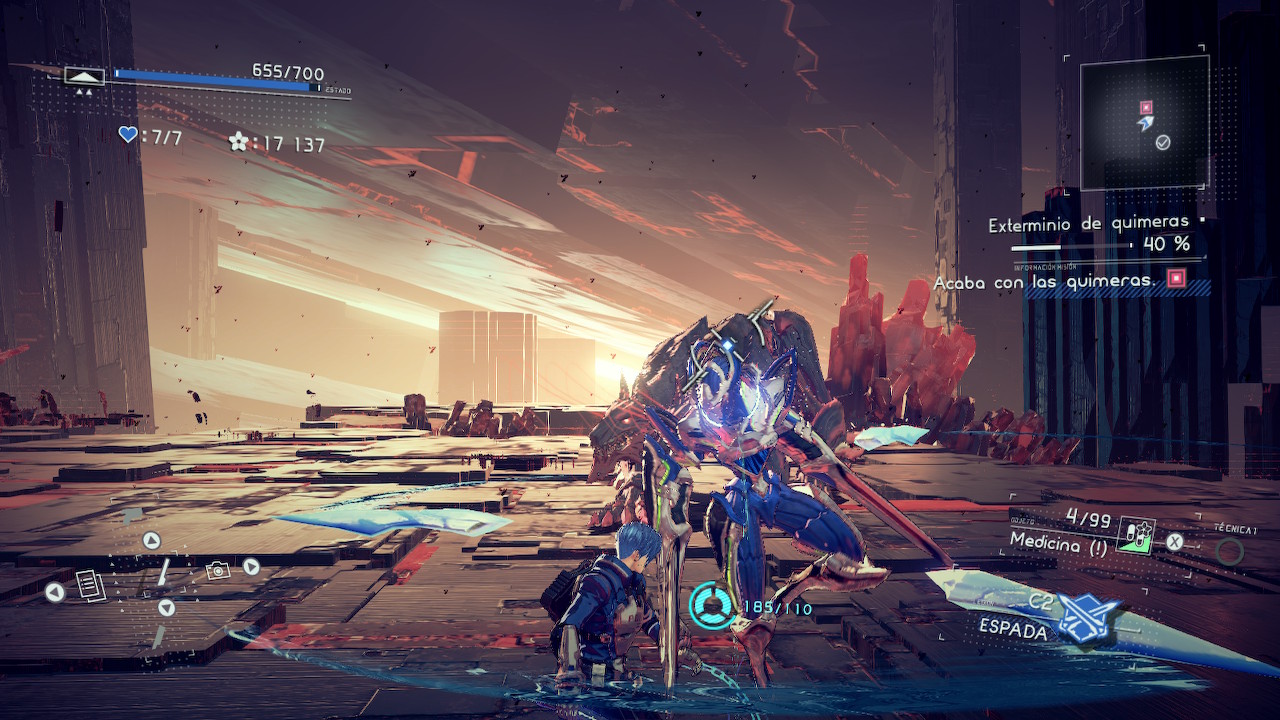Viewport: 1280px width, 720px height.
Task: Click the red objective marker on the minimap
Action: click(x=1146, y=107)
